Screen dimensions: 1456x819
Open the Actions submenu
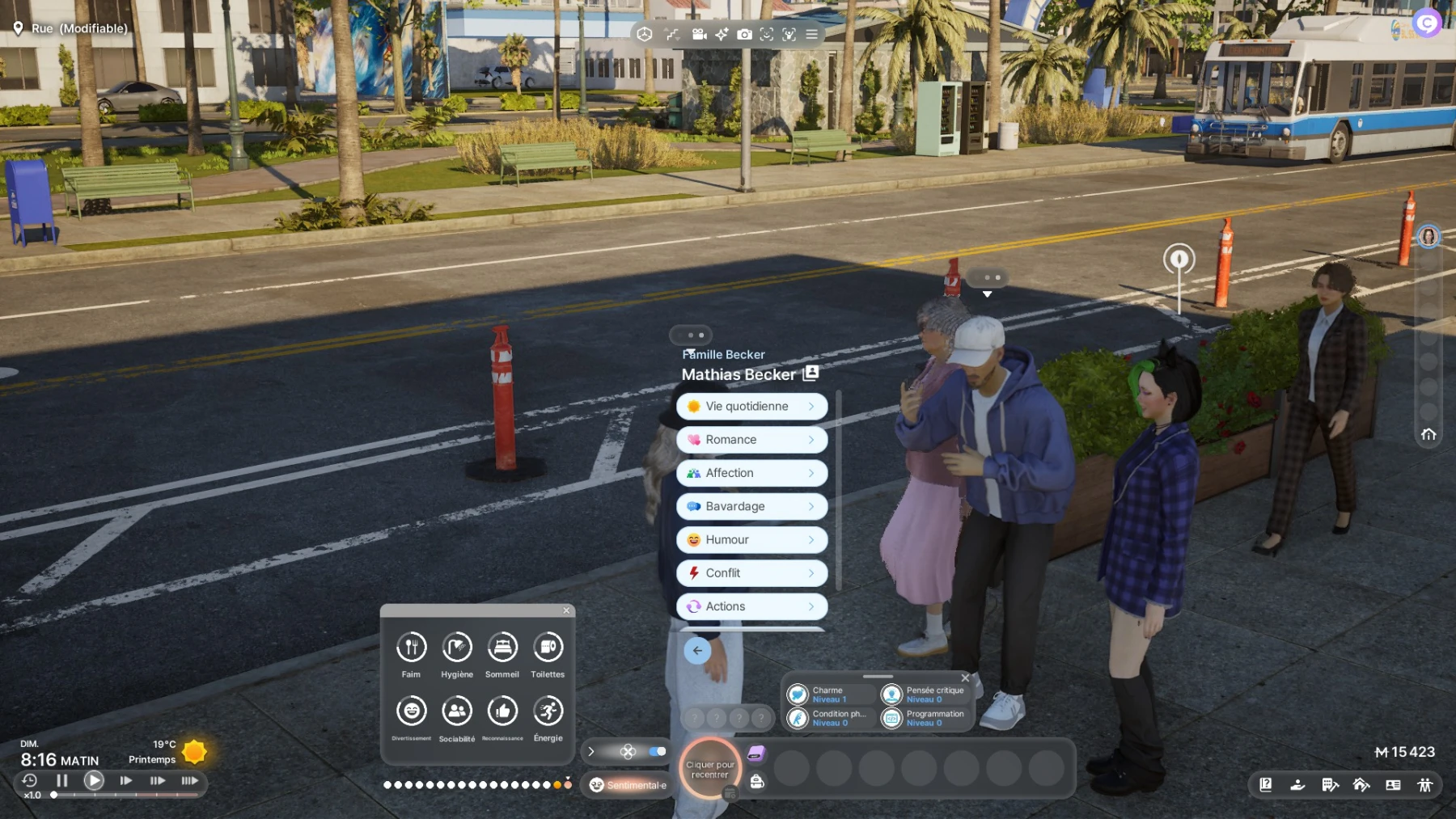pyautogui.click(x=751, y=606)
